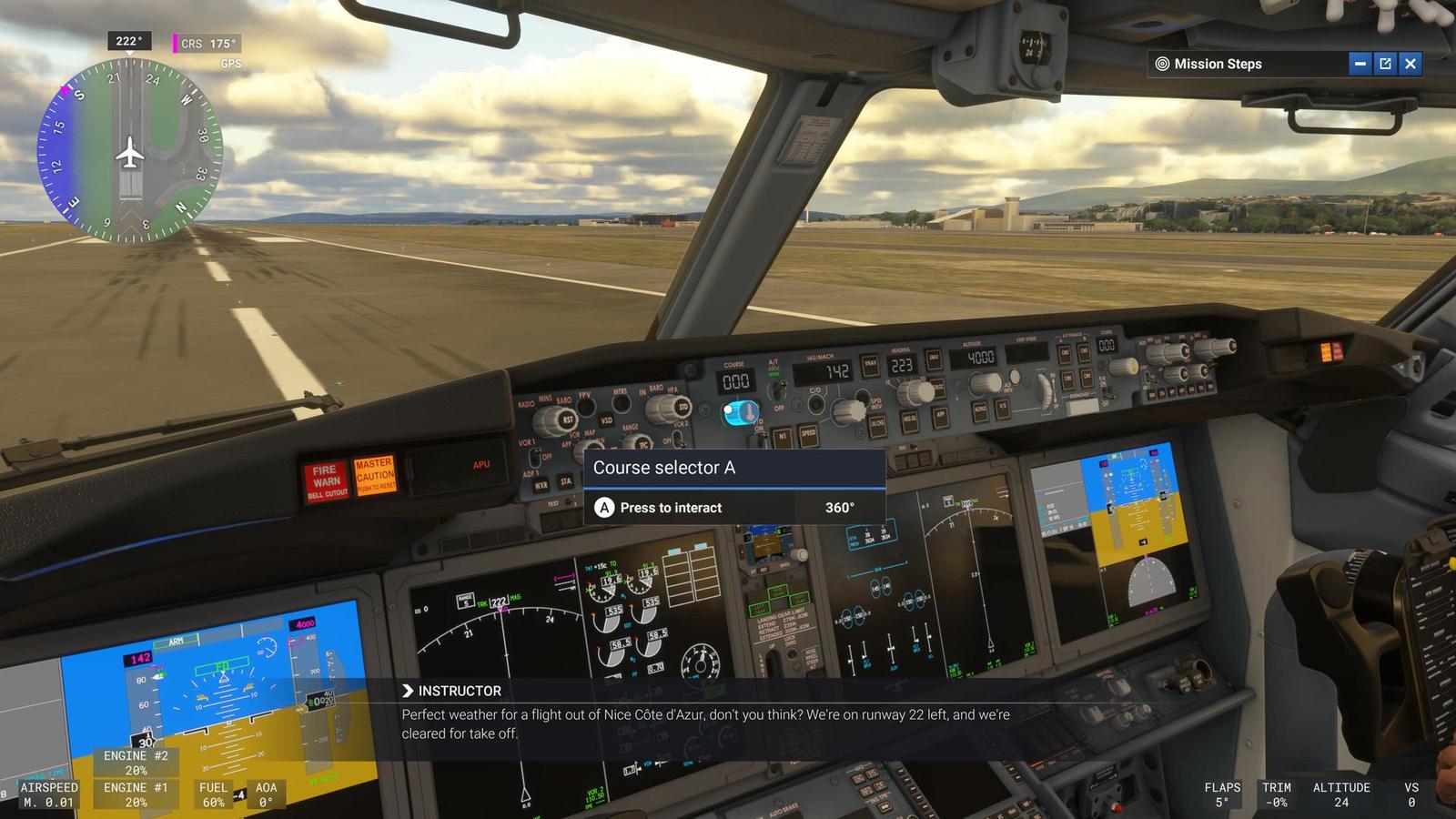Pop out the Mission Steps panel
The width and height of the screenshot is (1456, 819).
1384,64
